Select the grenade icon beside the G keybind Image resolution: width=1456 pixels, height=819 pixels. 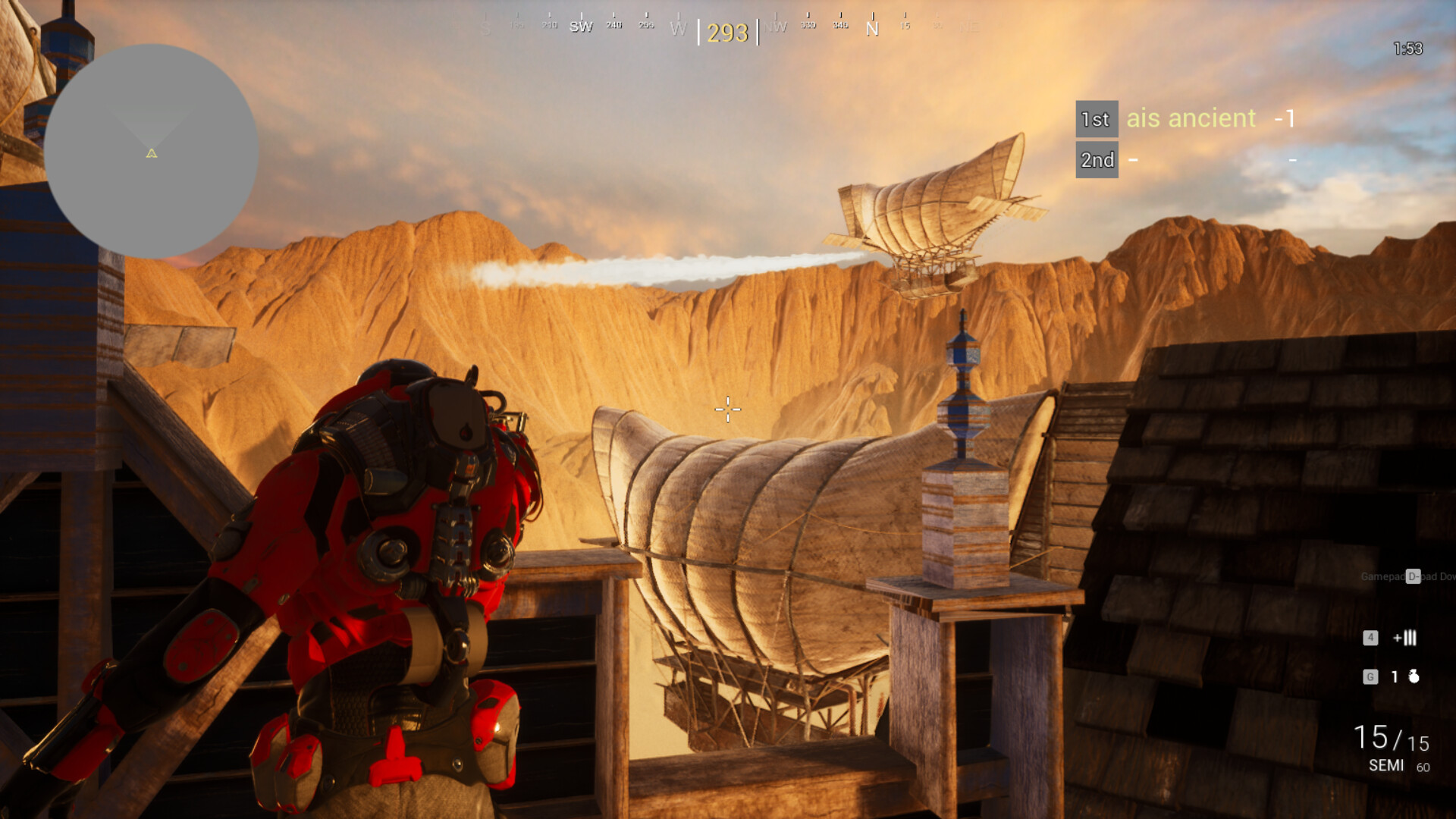tap(1415, 675)
